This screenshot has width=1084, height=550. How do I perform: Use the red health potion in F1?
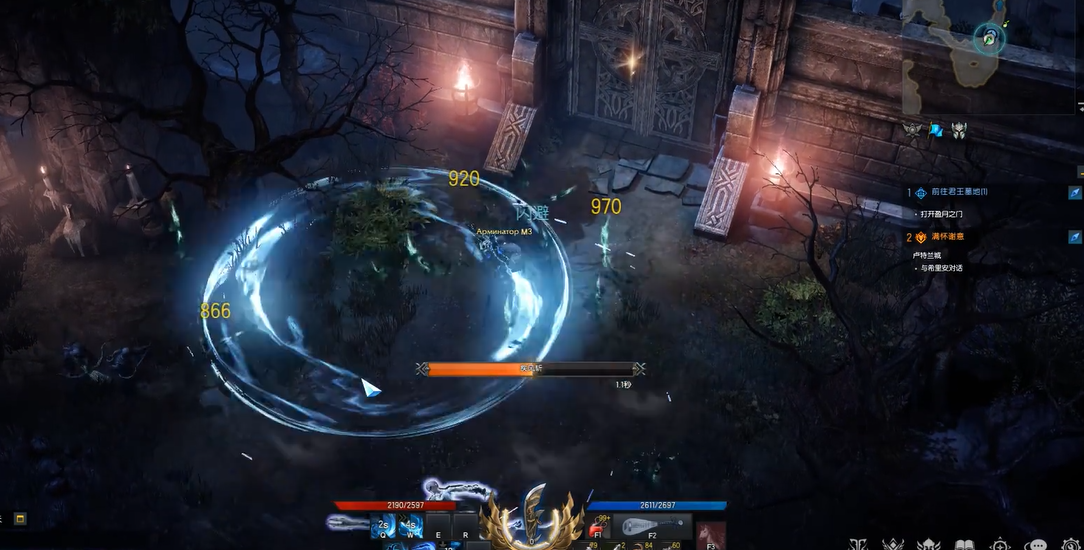pyautogui.click(x=597, y=528)
